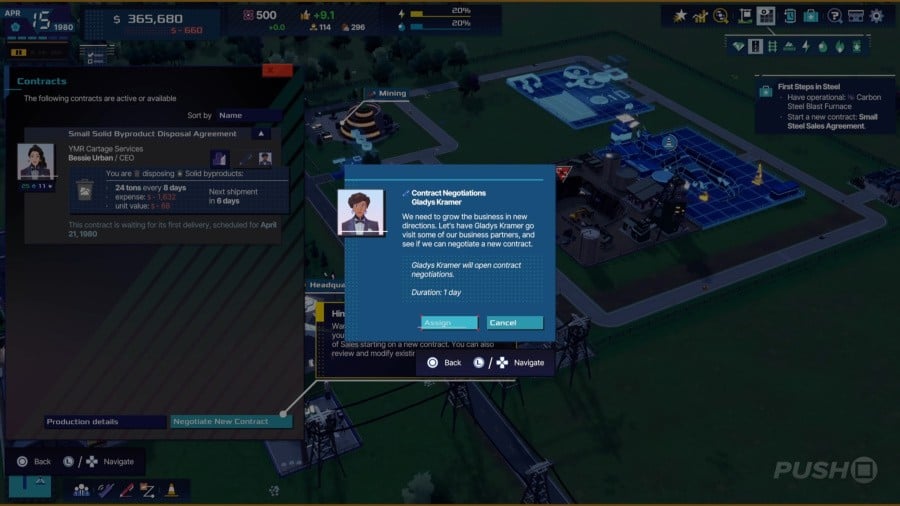This screenshot has height=506, width=900.
Task: Open the Sort by Name dropdown
Action: 249,116
